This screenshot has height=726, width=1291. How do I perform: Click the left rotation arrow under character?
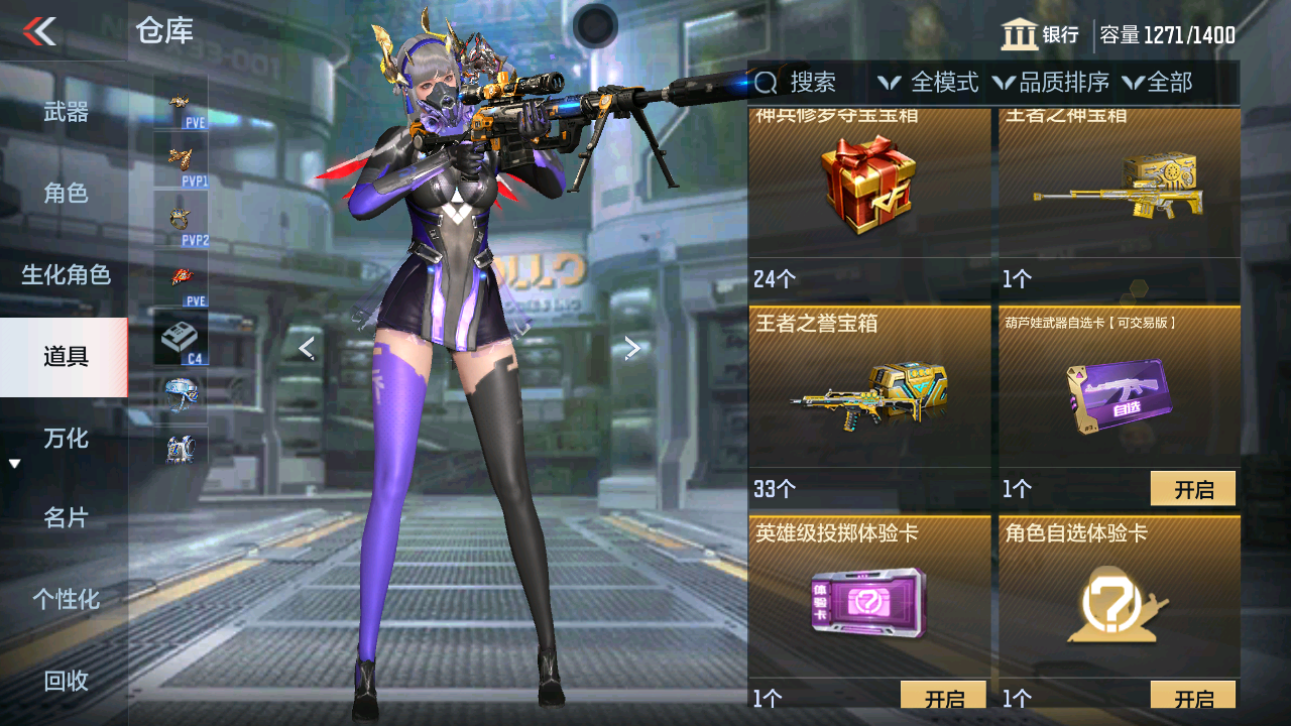(306, 347)
